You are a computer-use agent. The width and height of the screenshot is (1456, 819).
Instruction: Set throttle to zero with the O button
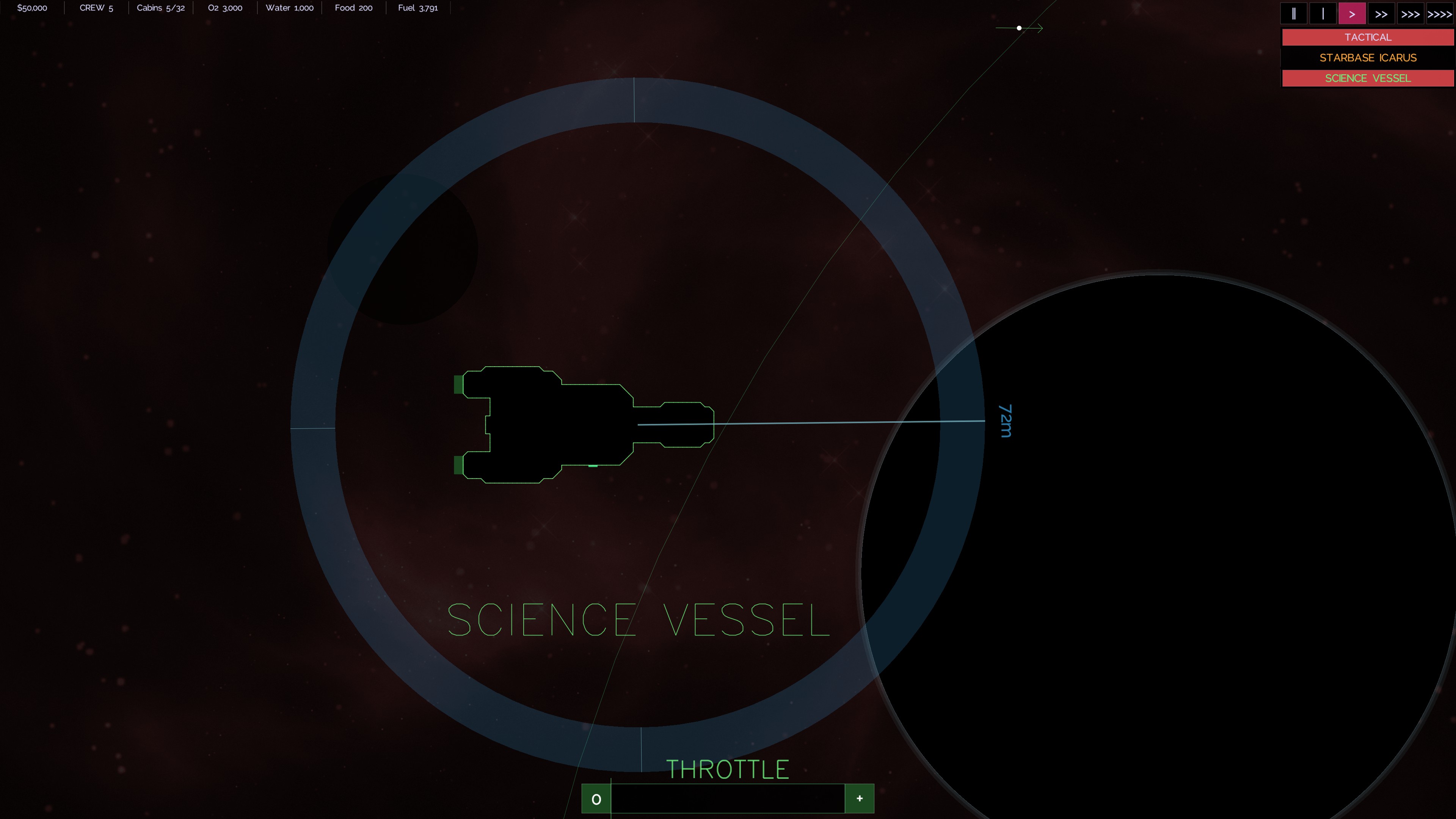pos(596,799)
